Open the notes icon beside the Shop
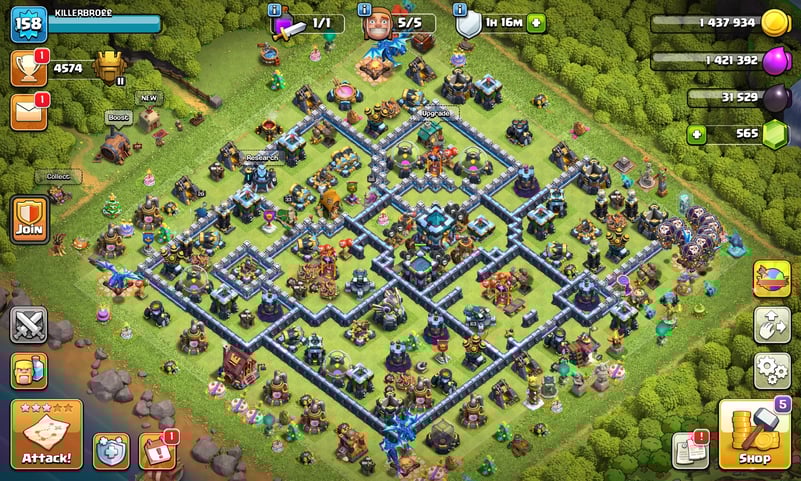 [x=690, y=450]
